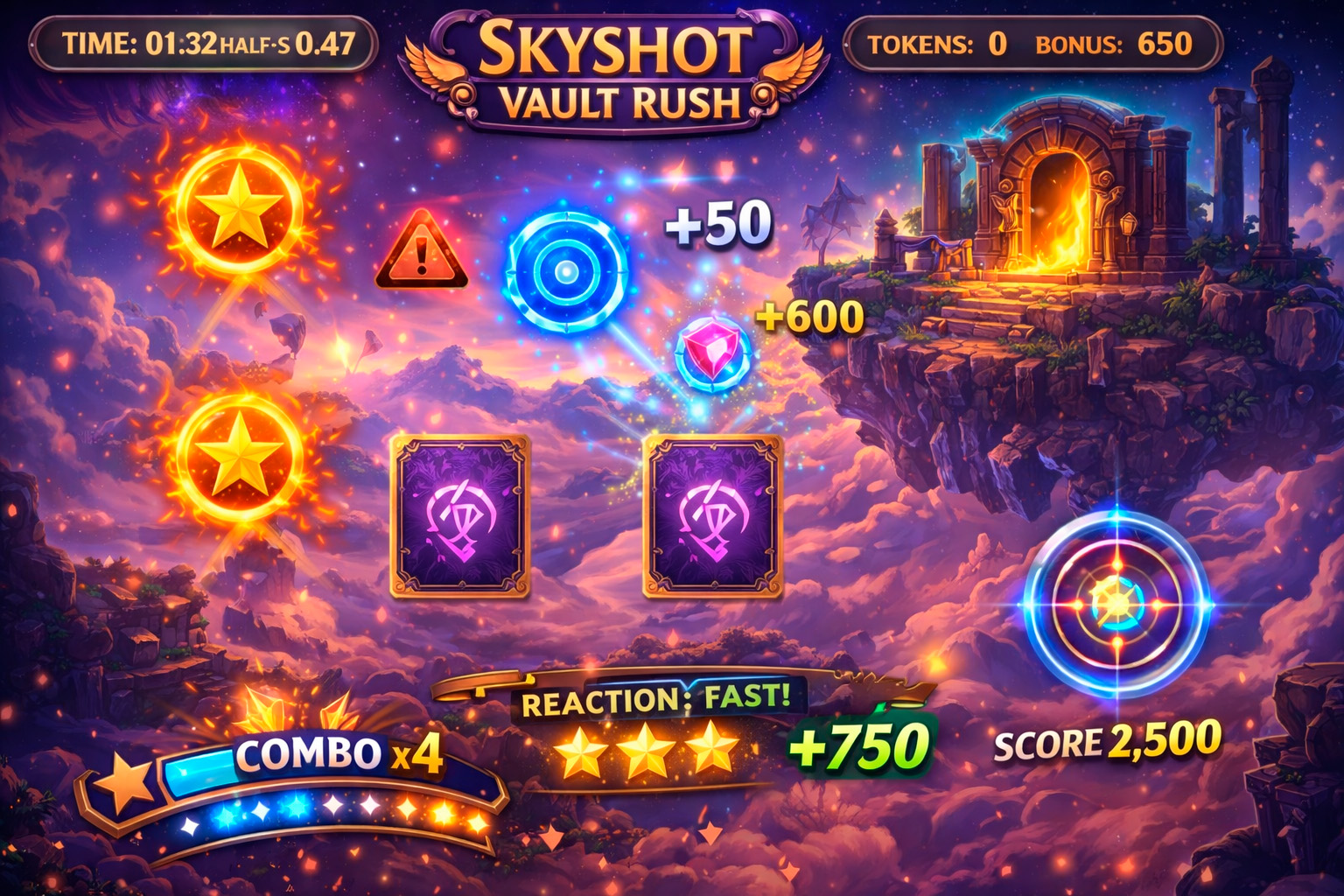This screenshot has width=1344, height=896.
Task: Flip the right purple rune card
Action: point(710,512)
